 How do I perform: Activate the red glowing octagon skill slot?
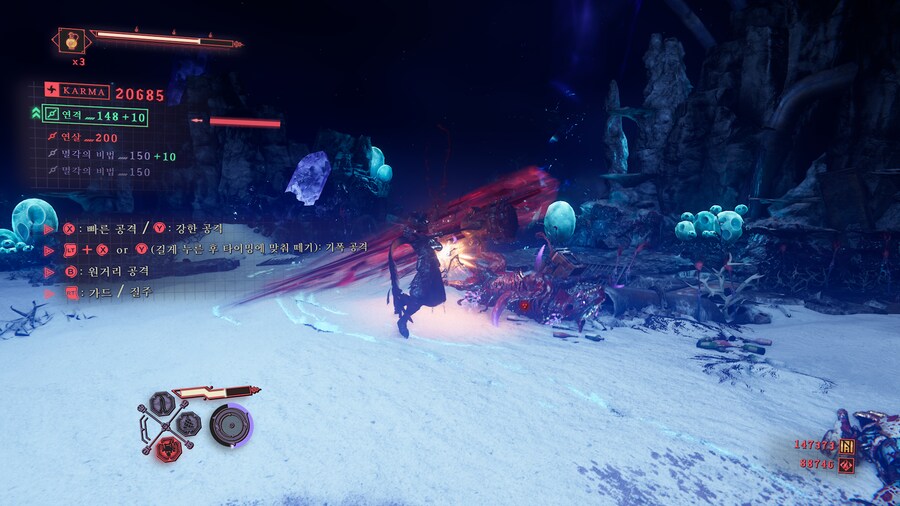tap(170, 451)
